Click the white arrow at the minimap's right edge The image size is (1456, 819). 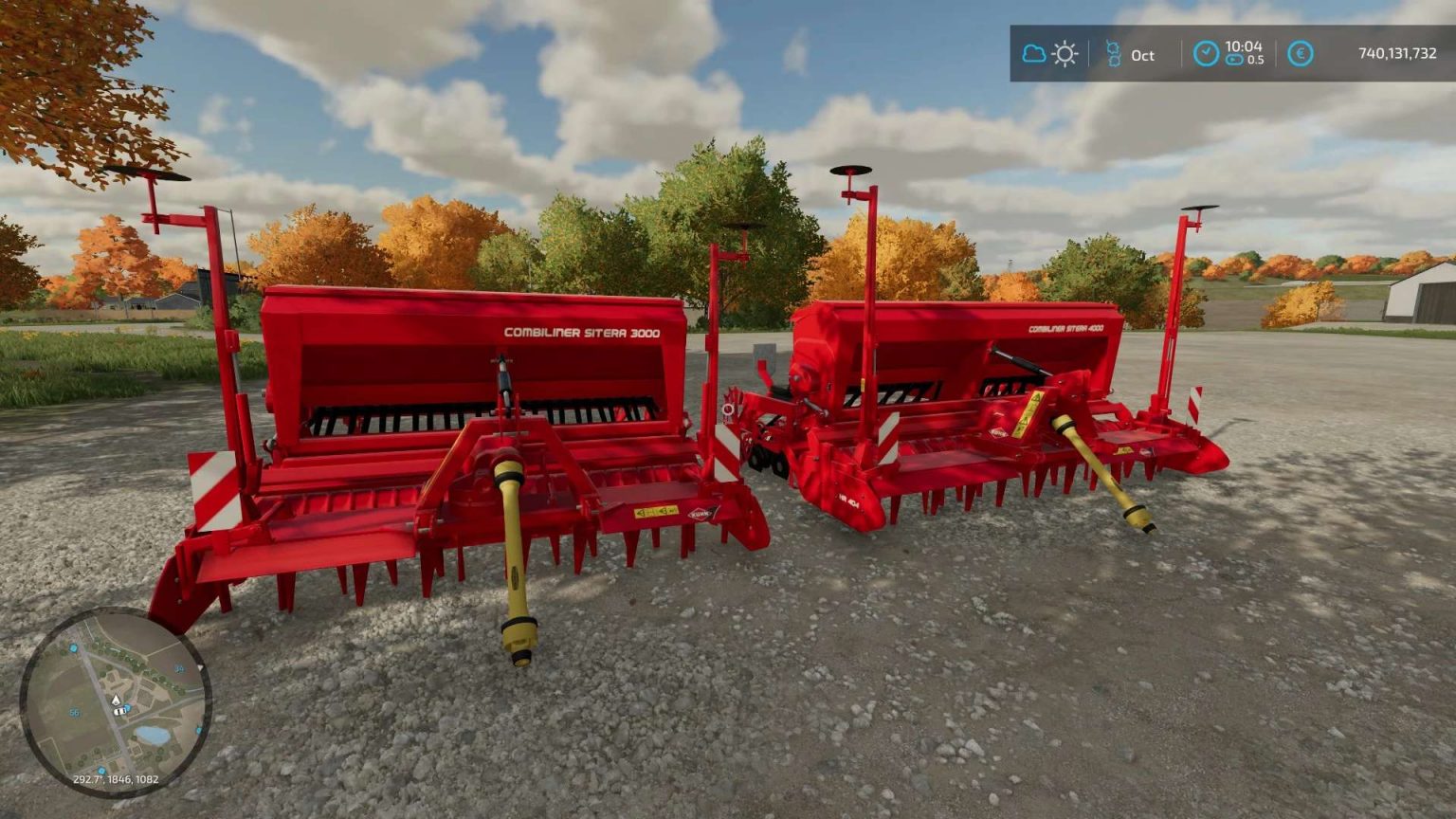tap(201, 666)
